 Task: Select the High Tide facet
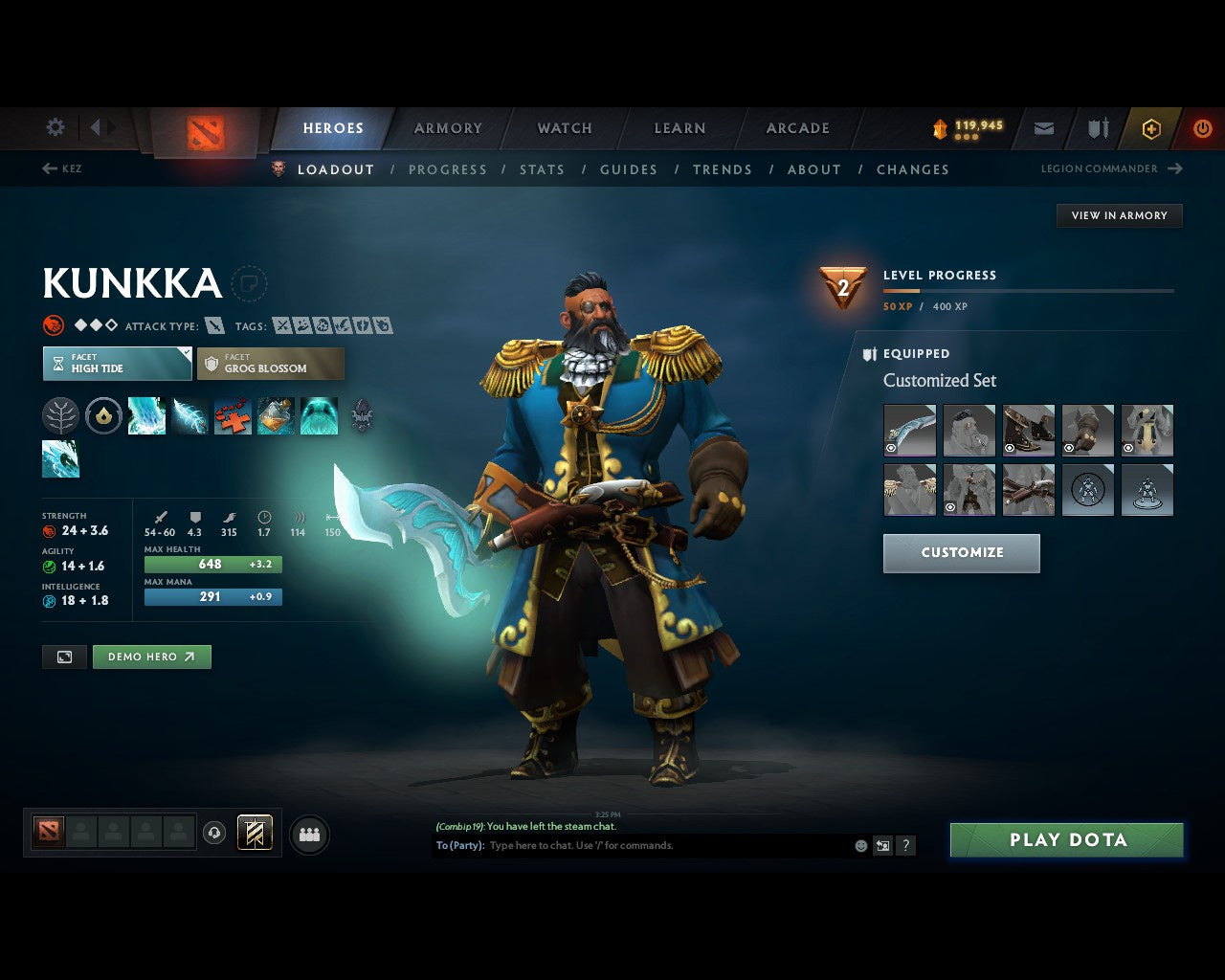tap(116, 364)
